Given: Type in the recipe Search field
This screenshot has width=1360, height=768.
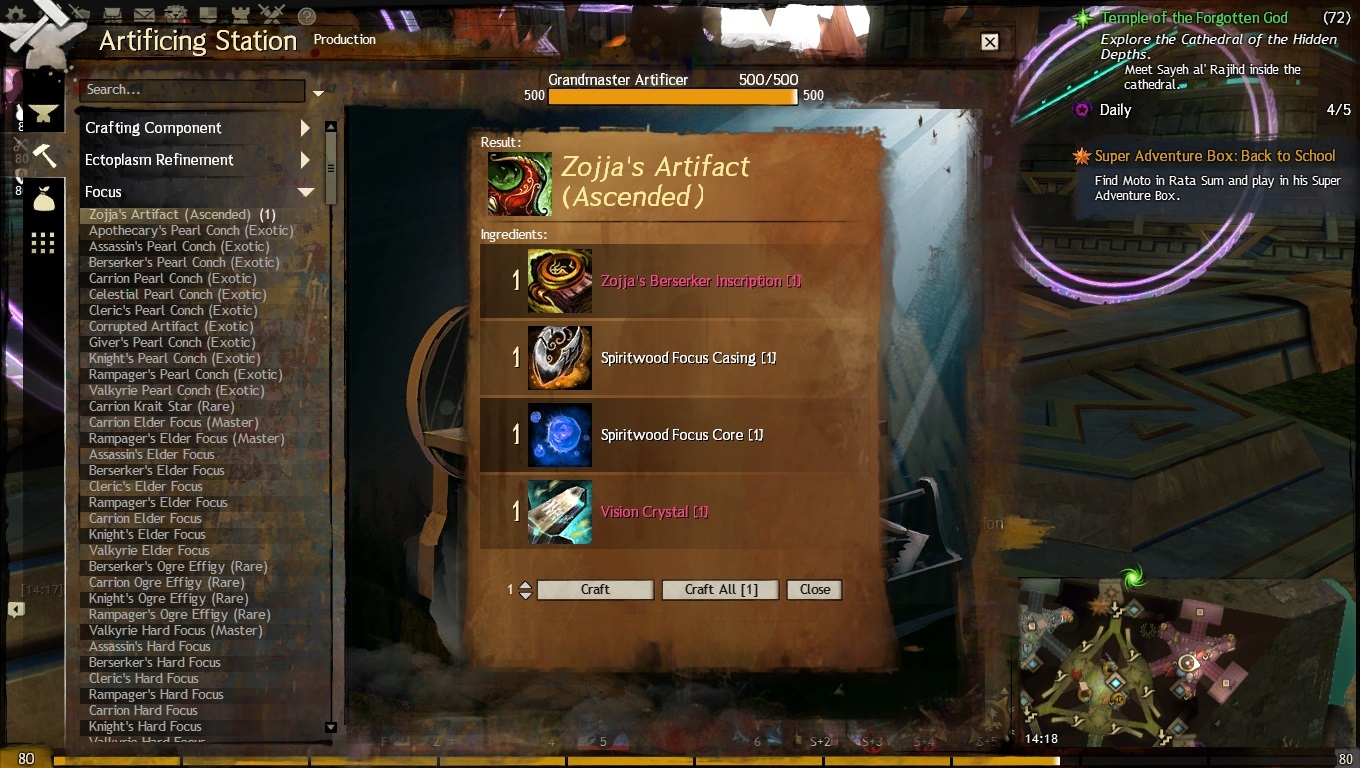Looking at the screenshot, I should point(190,90).
